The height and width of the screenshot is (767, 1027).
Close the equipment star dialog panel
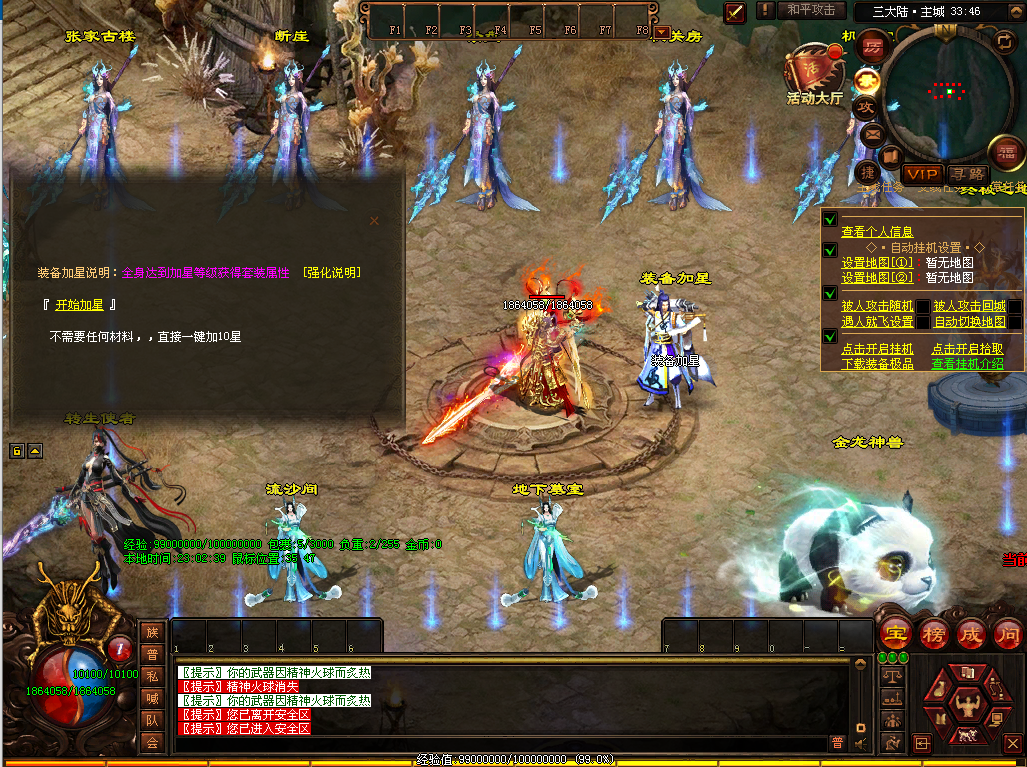pyautogui.click(x=375, y=221)
